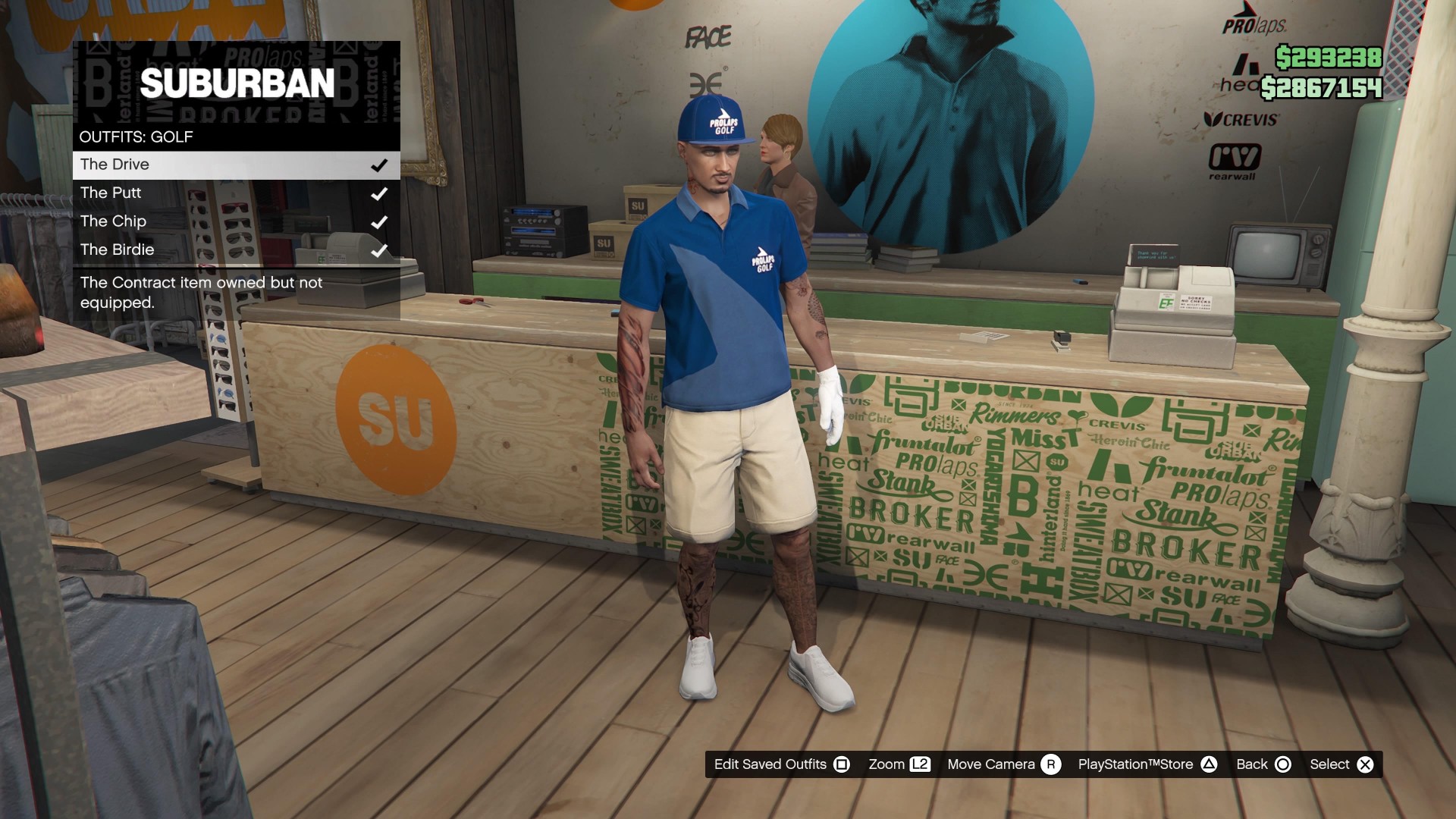
Task: Click the Edit Saved Outfits label
Action: (x=770, y=764)
